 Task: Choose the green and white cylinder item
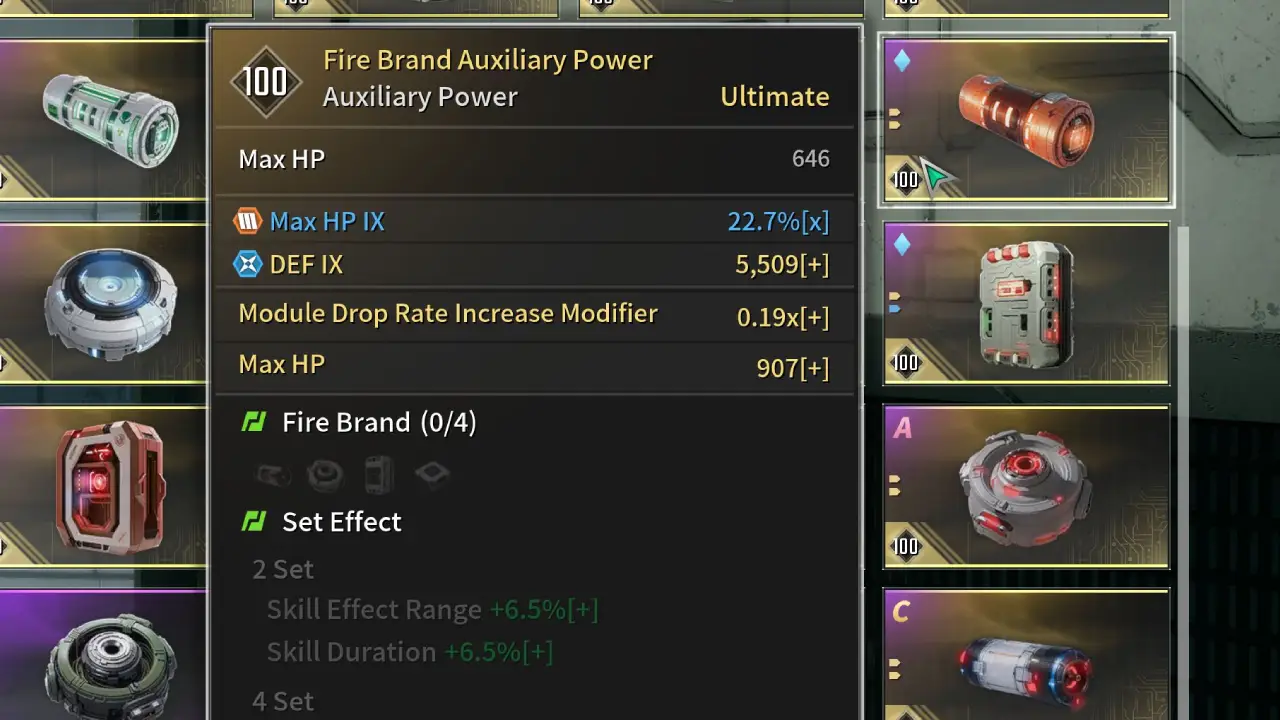tap(105, 120)
